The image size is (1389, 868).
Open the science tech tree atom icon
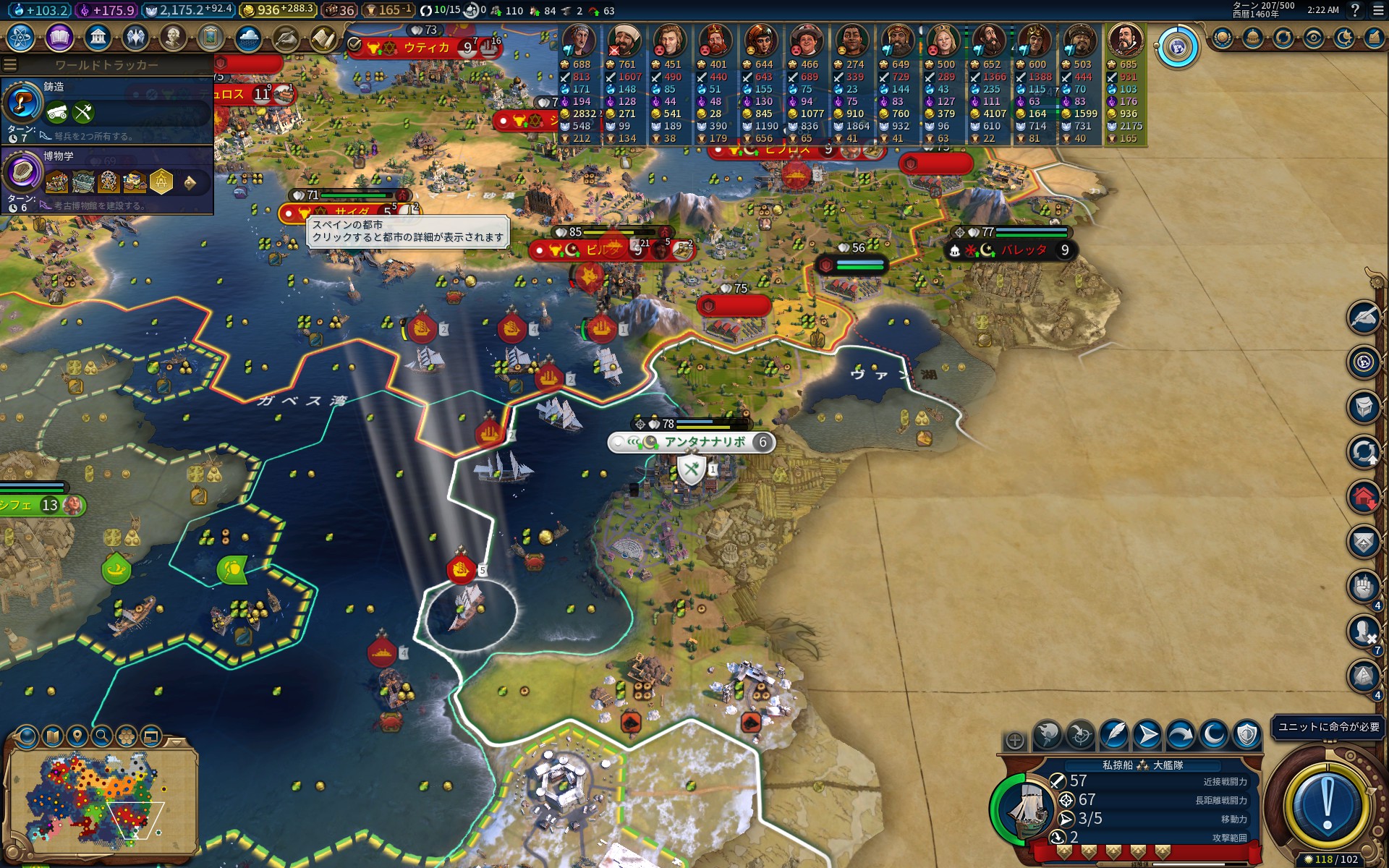pos(21,37)
